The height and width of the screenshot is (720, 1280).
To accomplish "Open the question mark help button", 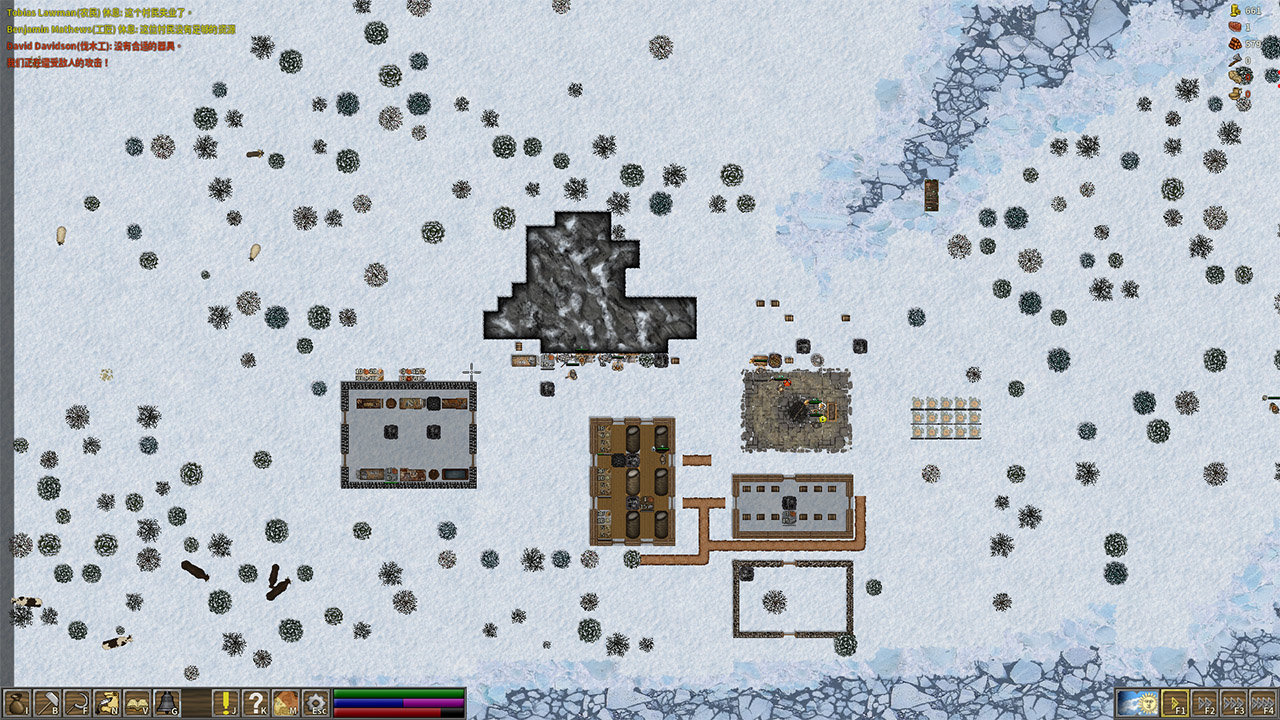I will click(257, 703).
